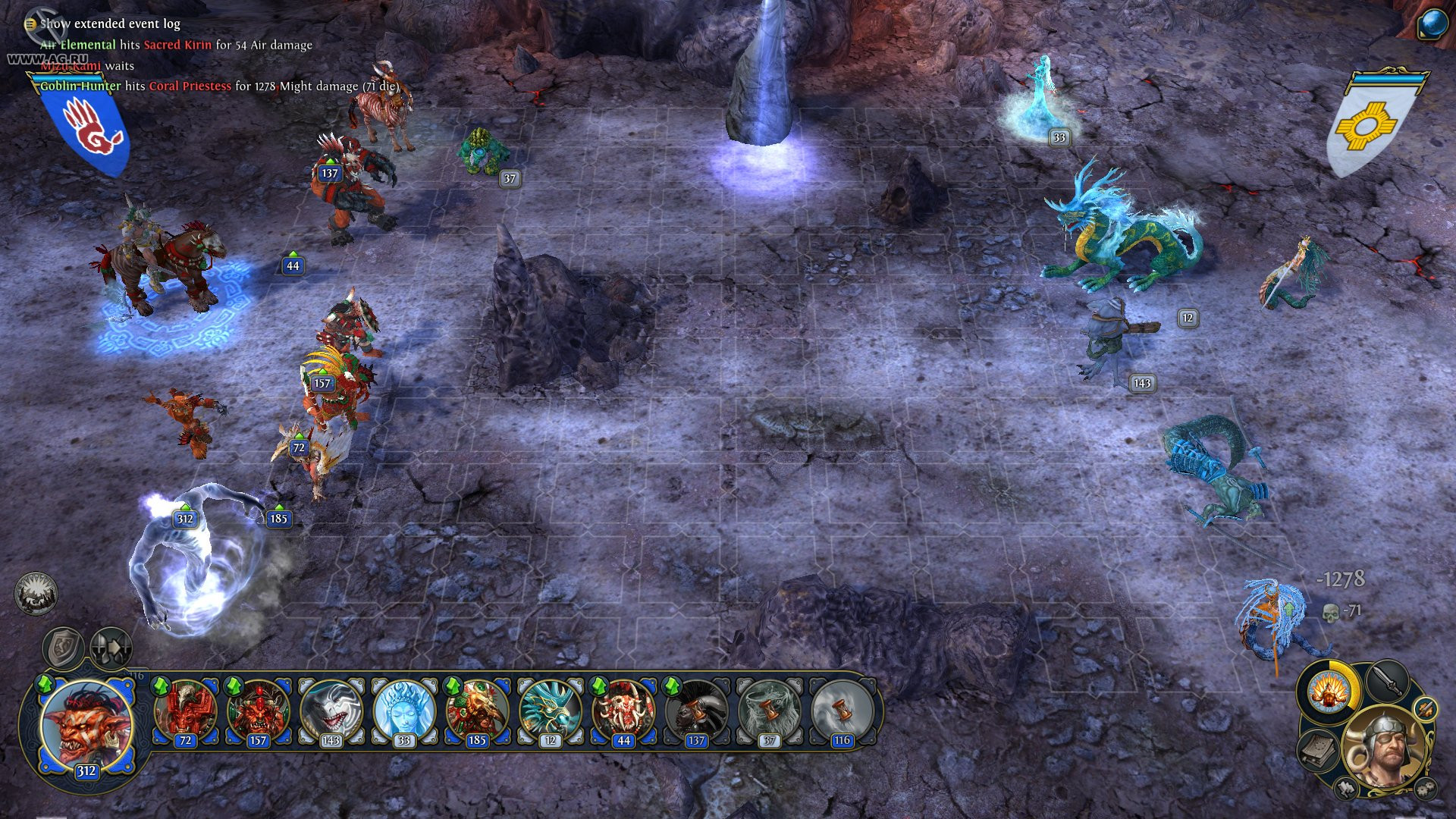Select the bird-skull portrait numbered 185

click(x=476, y=712)
